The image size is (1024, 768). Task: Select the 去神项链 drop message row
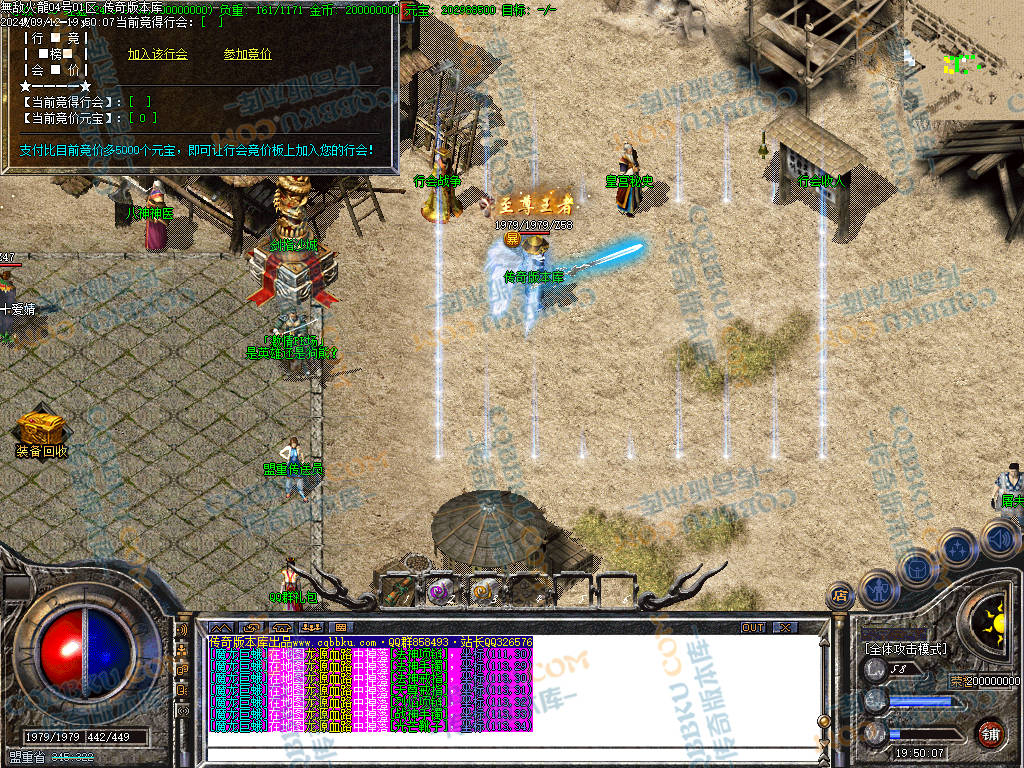pyautogui.click(x=370, y=654)
